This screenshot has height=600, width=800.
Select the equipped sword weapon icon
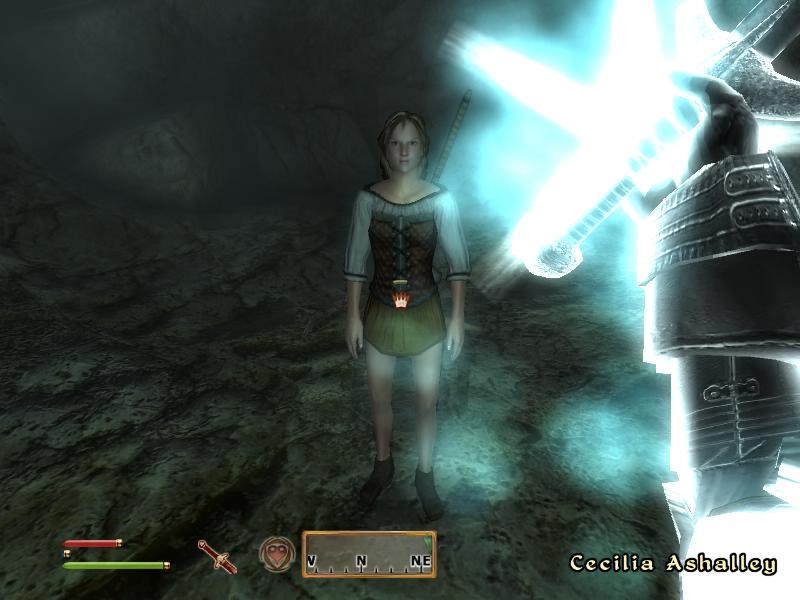coord(215,555)
